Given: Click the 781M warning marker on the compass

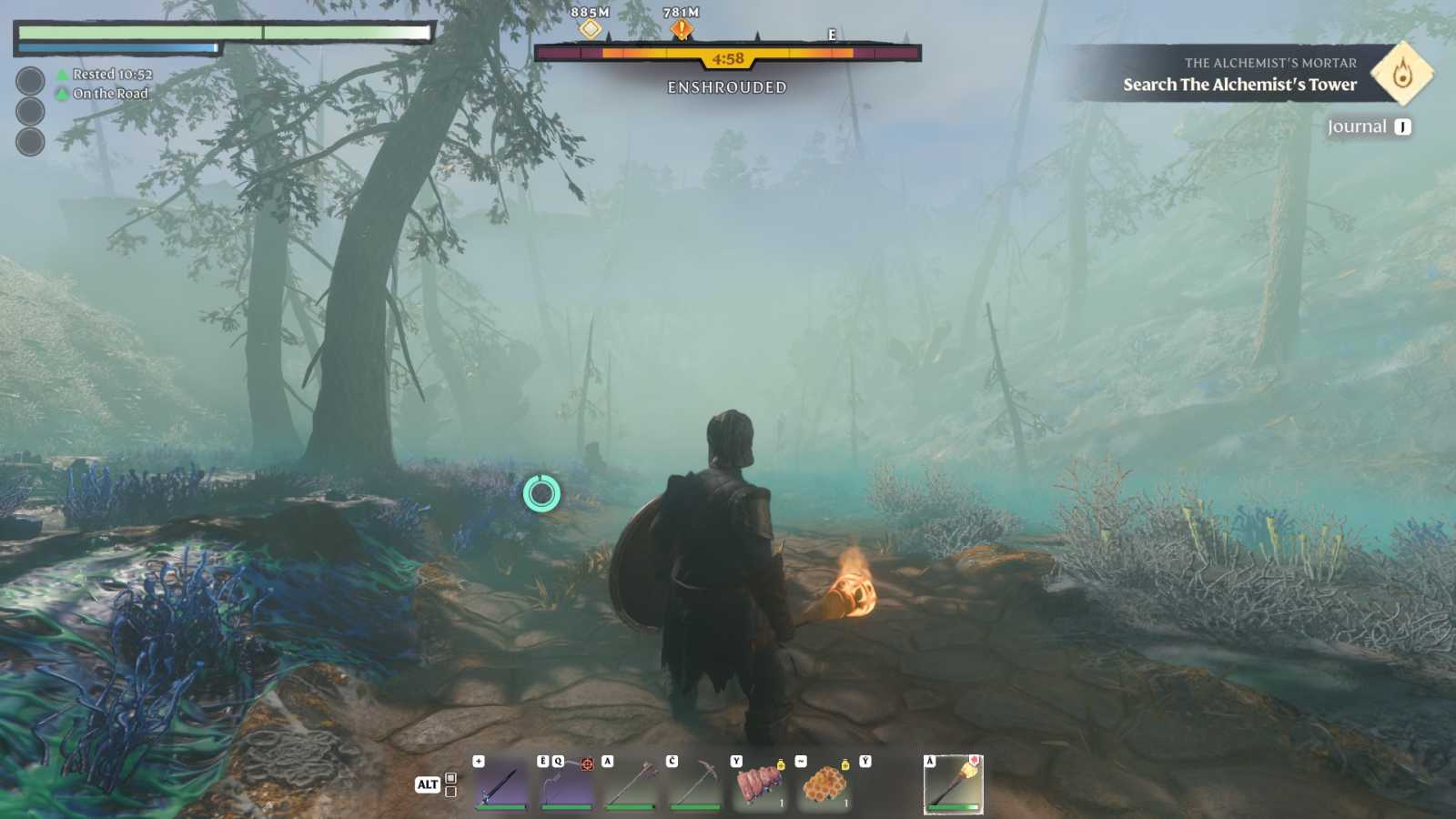Looking at the screenshot, I should tap(680, 29).
